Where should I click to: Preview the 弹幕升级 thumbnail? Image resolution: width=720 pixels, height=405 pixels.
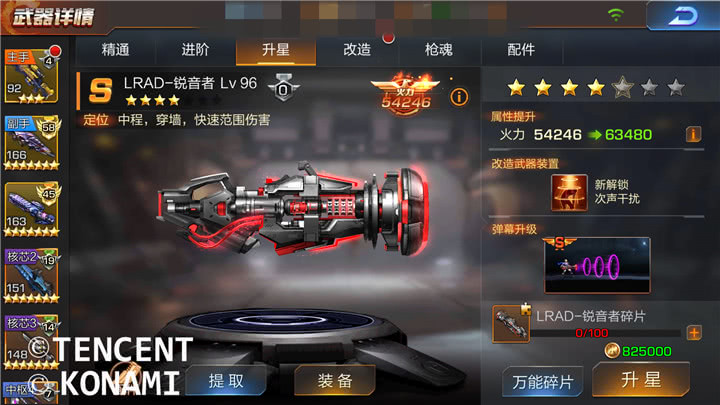pyautogui.click(x=597, y=265)
